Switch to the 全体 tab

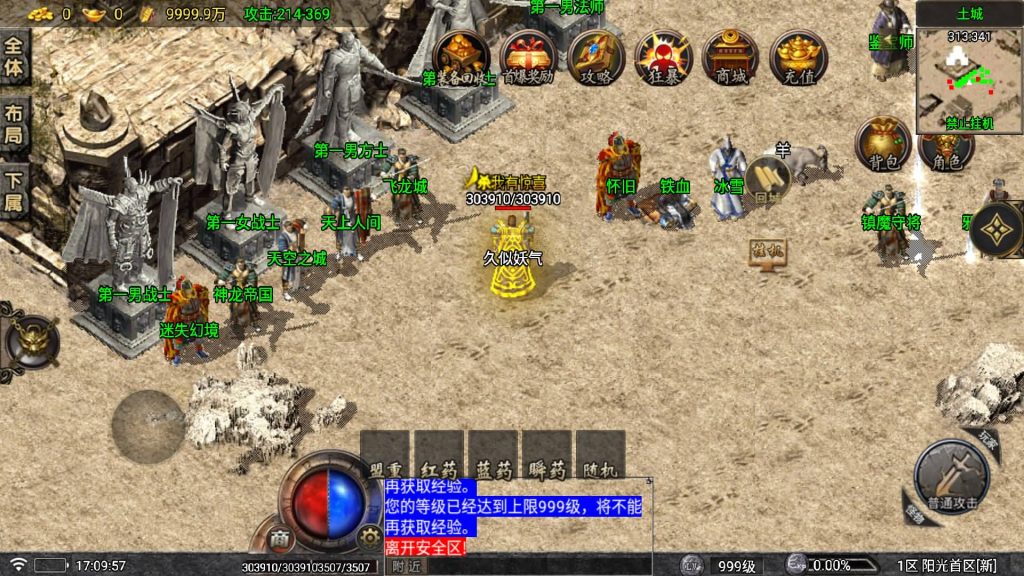[x=14, y=58]
